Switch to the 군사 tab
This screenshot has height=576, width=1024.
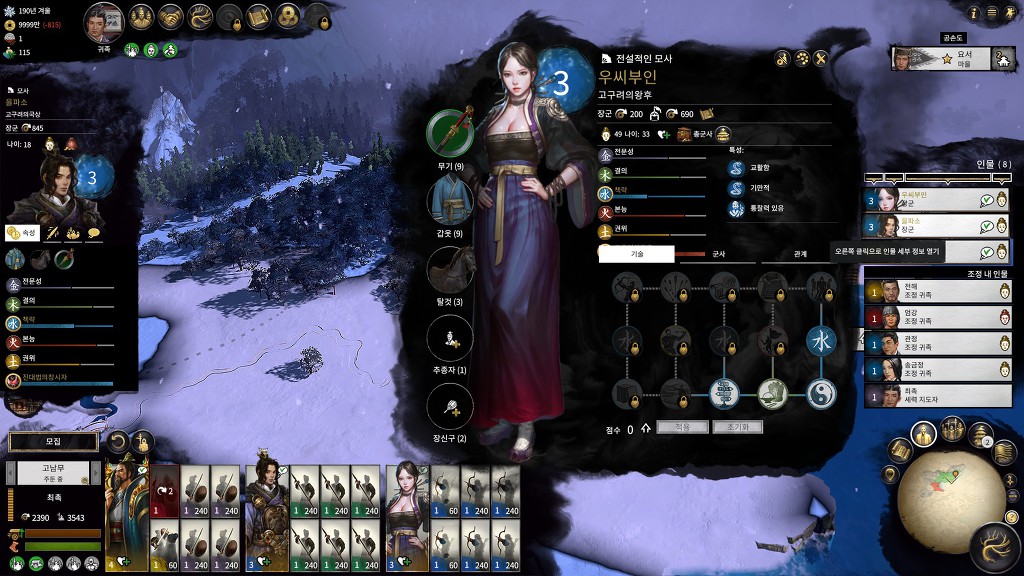click(x=718, y=254)
